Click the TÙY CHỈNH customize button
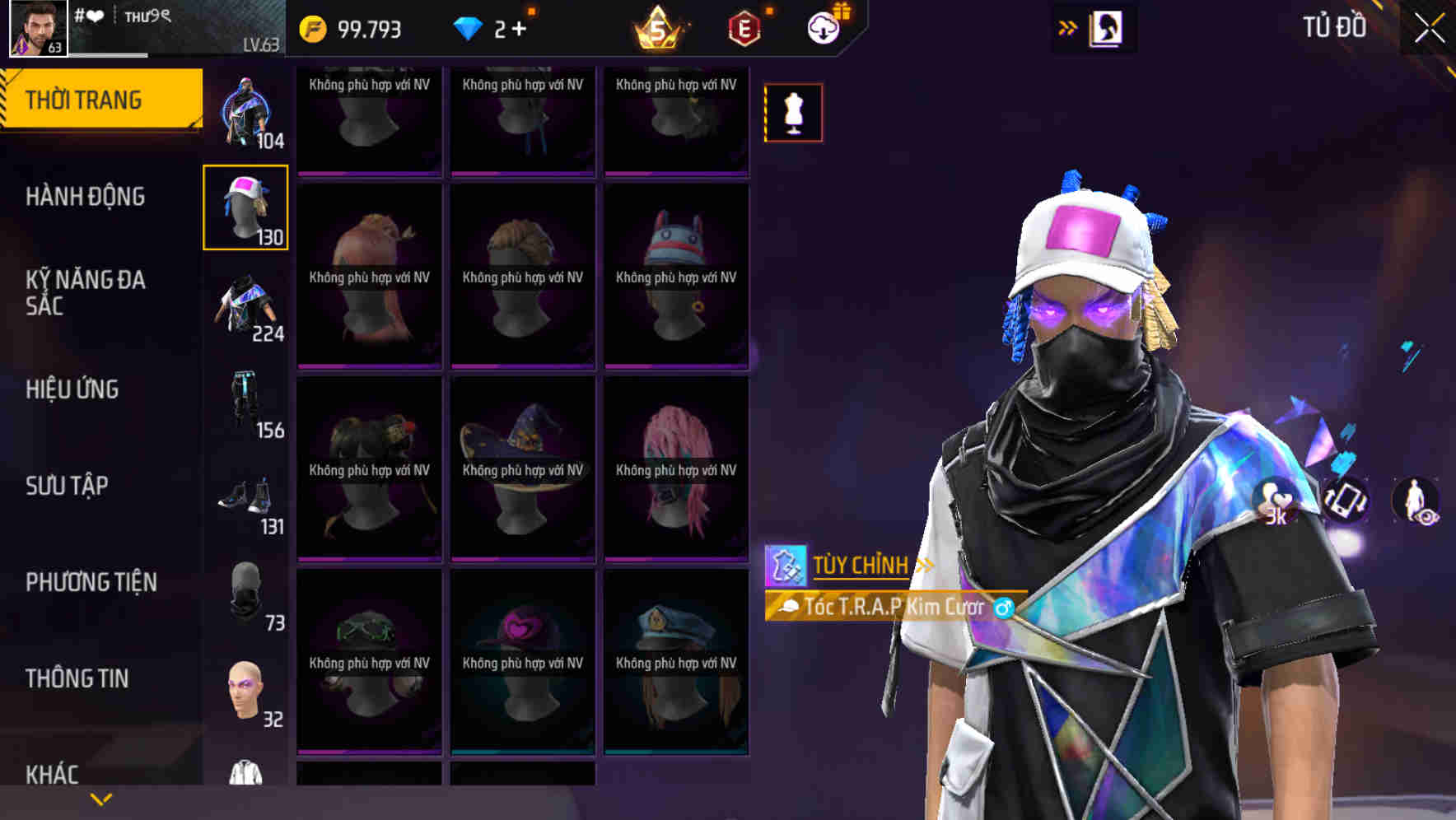The height and width of the screenshot is (820, 1456). (x=861, y=564)
